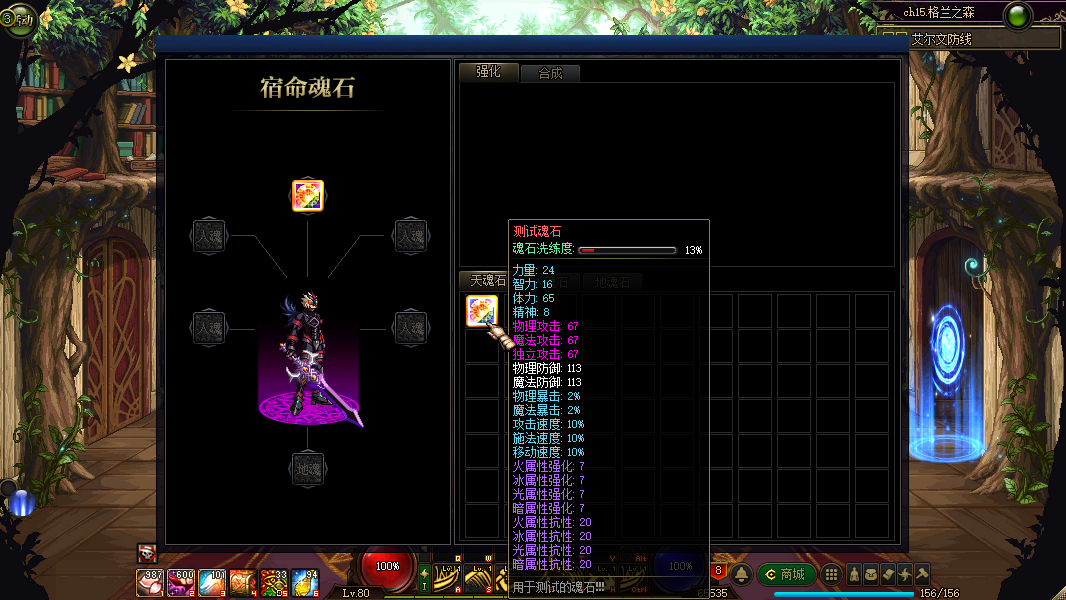
Task: Switch to the 强化 tab
Action: [488, 72]
